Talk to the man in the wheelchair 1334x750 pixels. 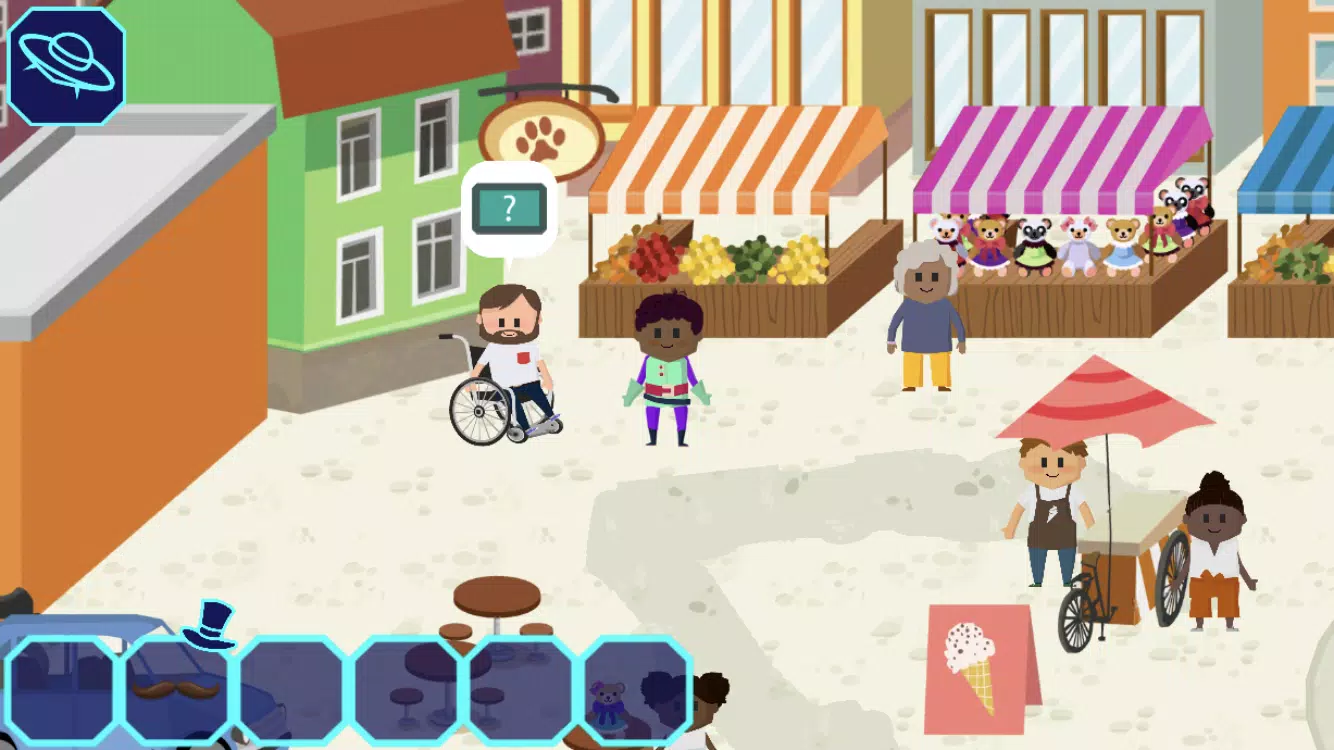pyautogui.click(x=510, y=350)
